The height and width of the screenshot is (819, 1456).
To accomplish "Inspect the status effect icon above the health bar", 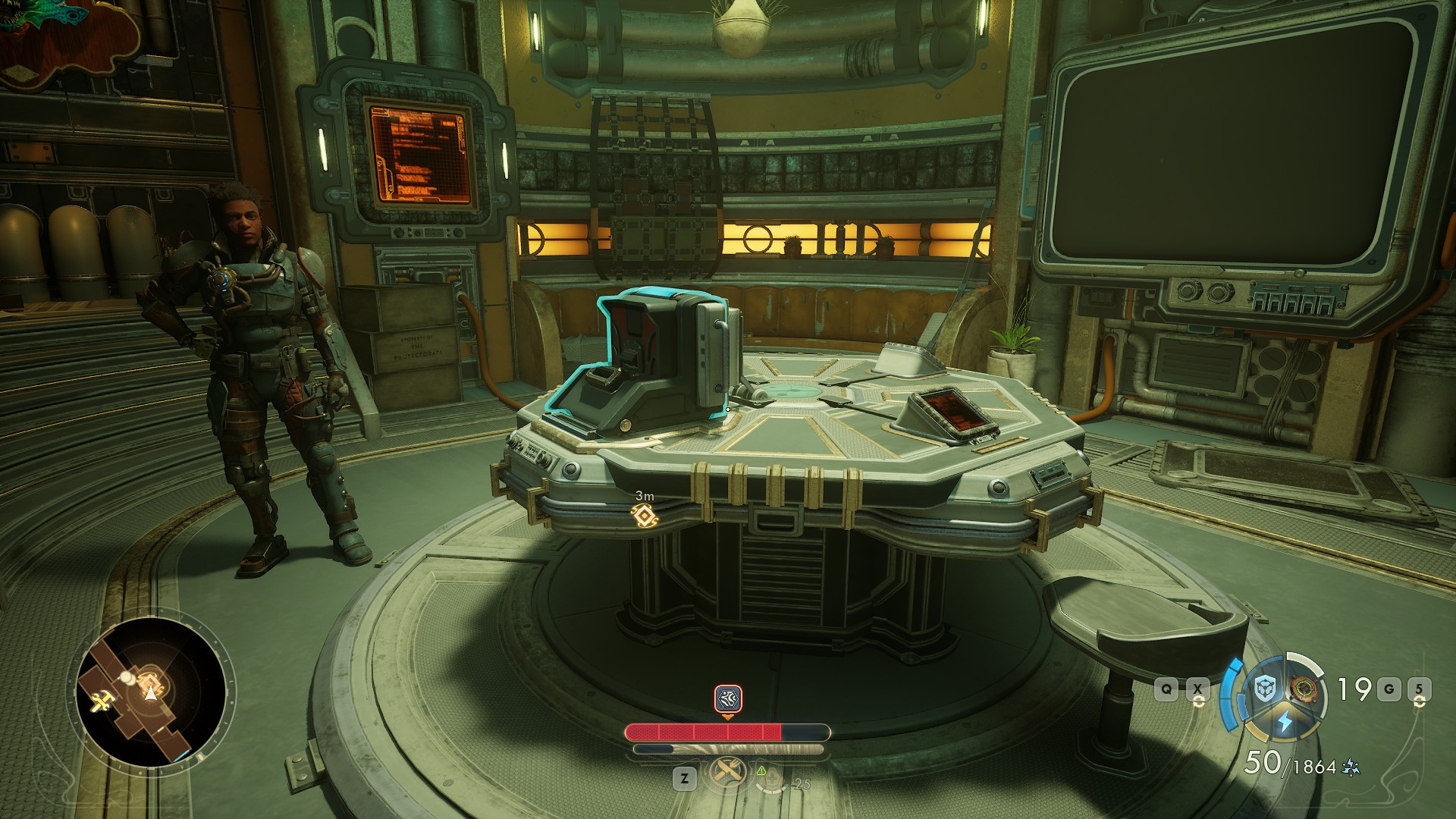I will [x=728, y=698].
